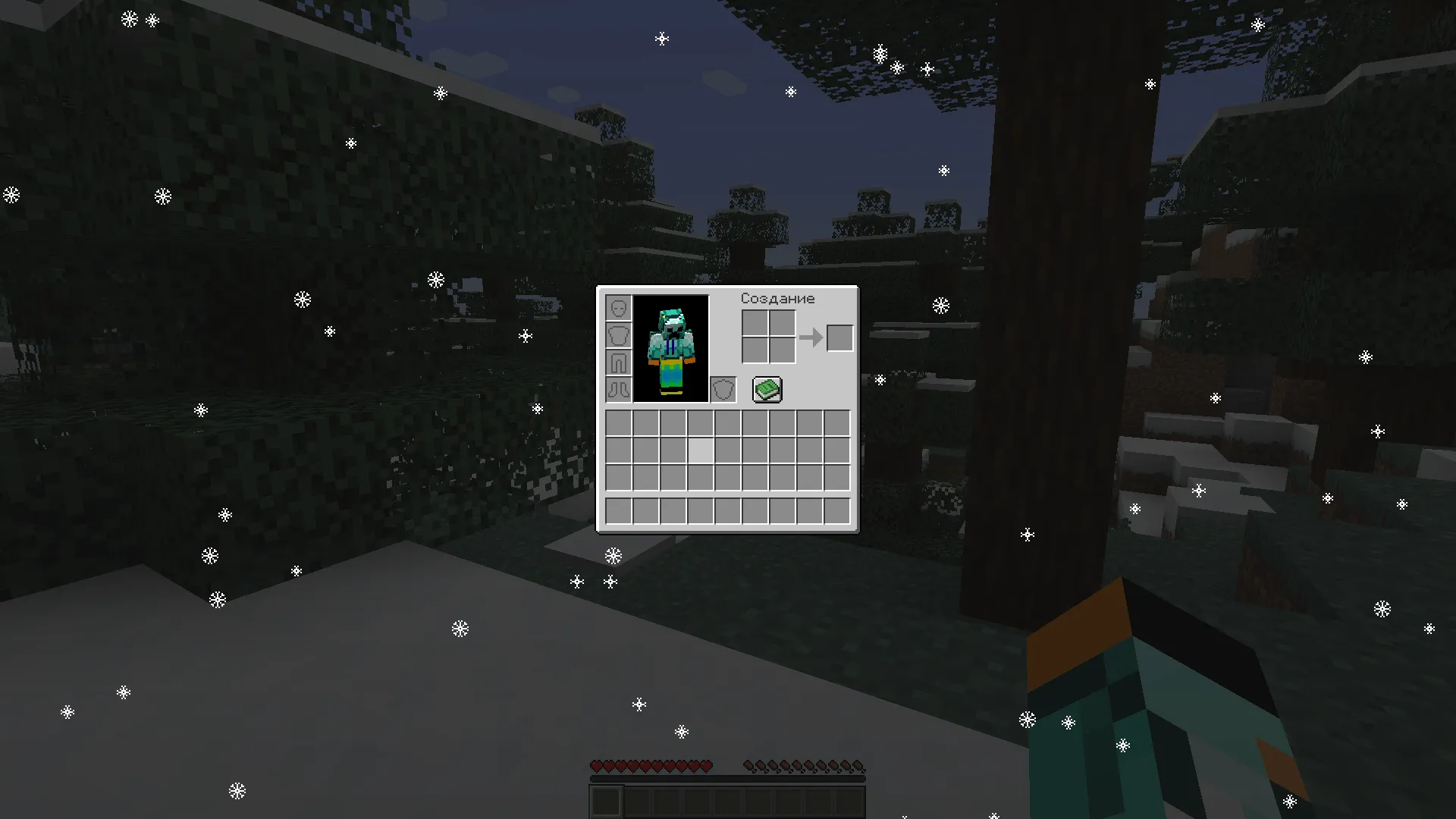Click the last slot of the hotbar row
This screenshot has width=1456, height=819.
[x=837, y=510]
